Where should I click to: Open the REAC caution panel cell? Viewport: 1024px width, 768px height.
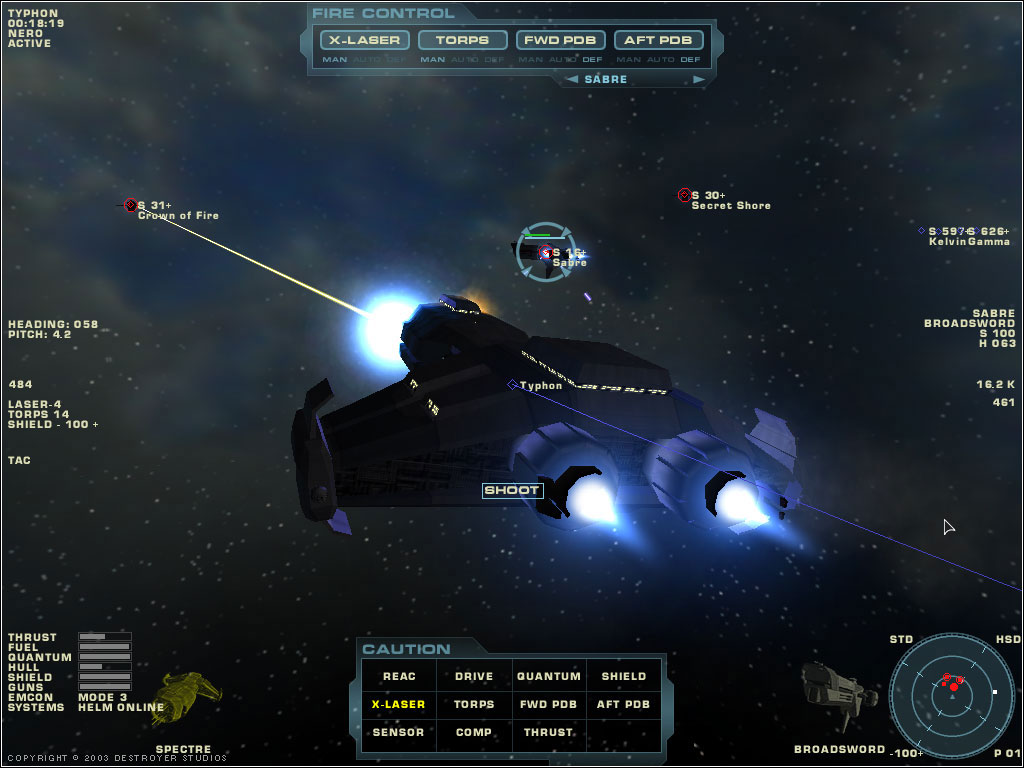point(399,677)
